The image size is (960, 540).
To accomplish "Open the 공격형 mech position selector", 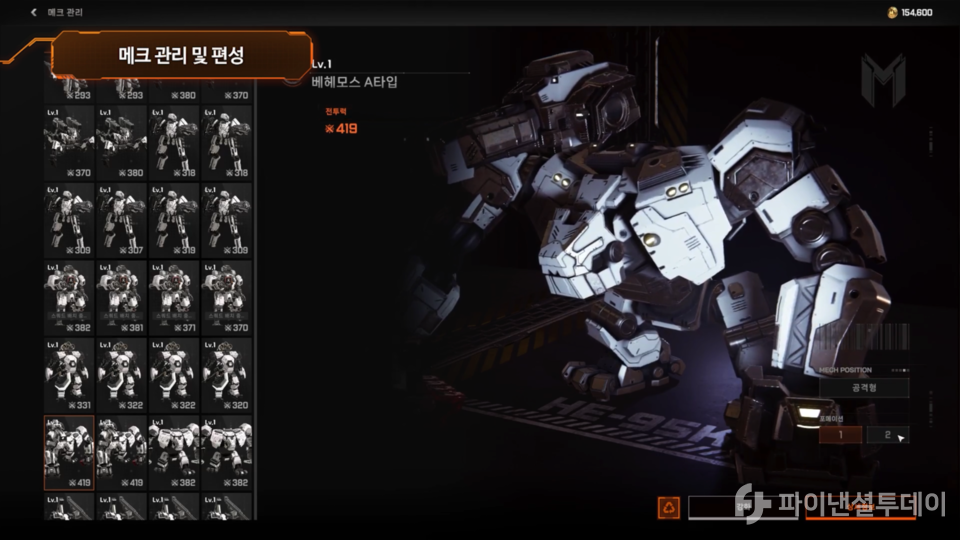I will coord(864,388).
